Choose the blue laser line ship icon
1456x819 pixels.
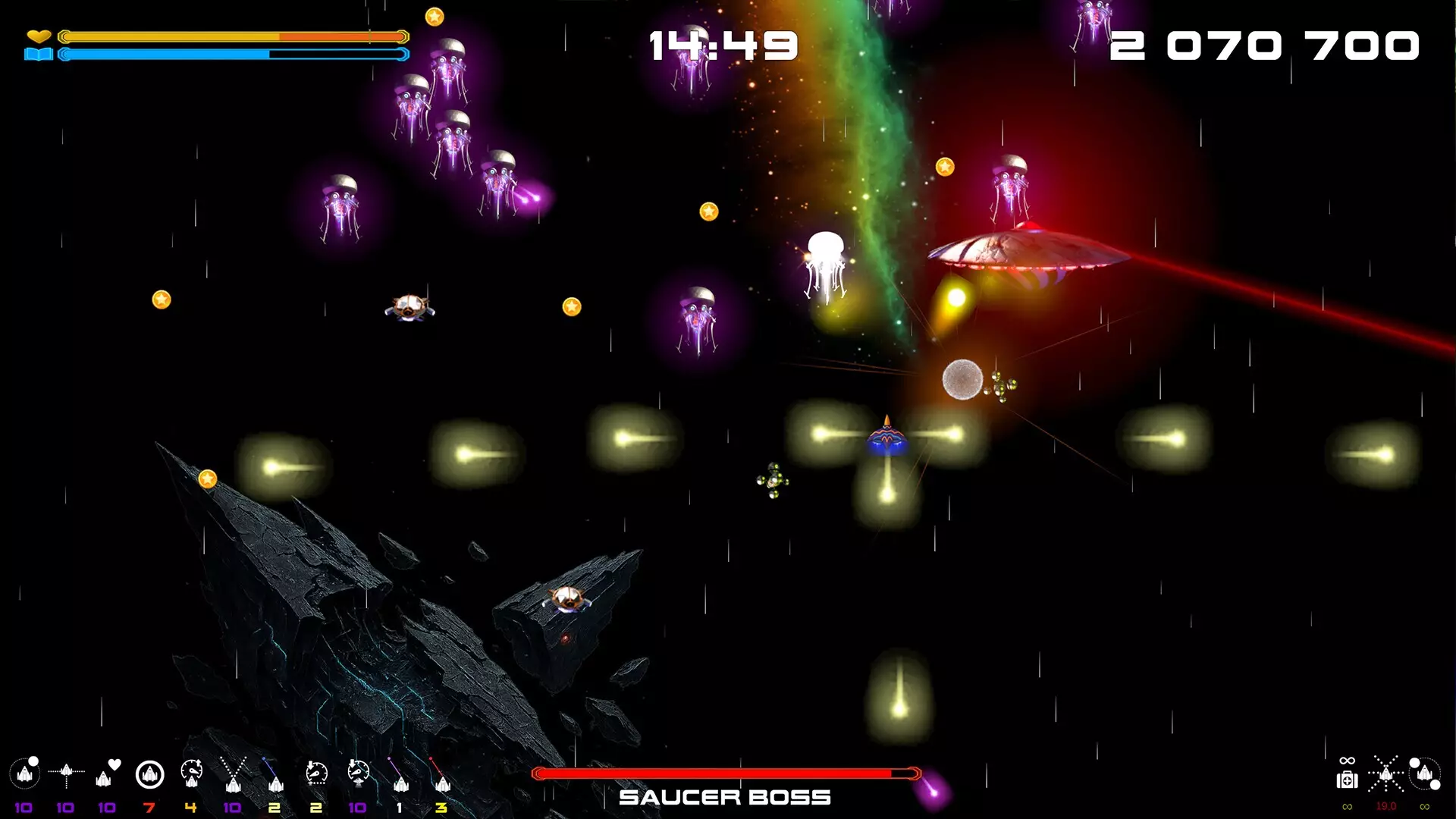click(275, 774)
